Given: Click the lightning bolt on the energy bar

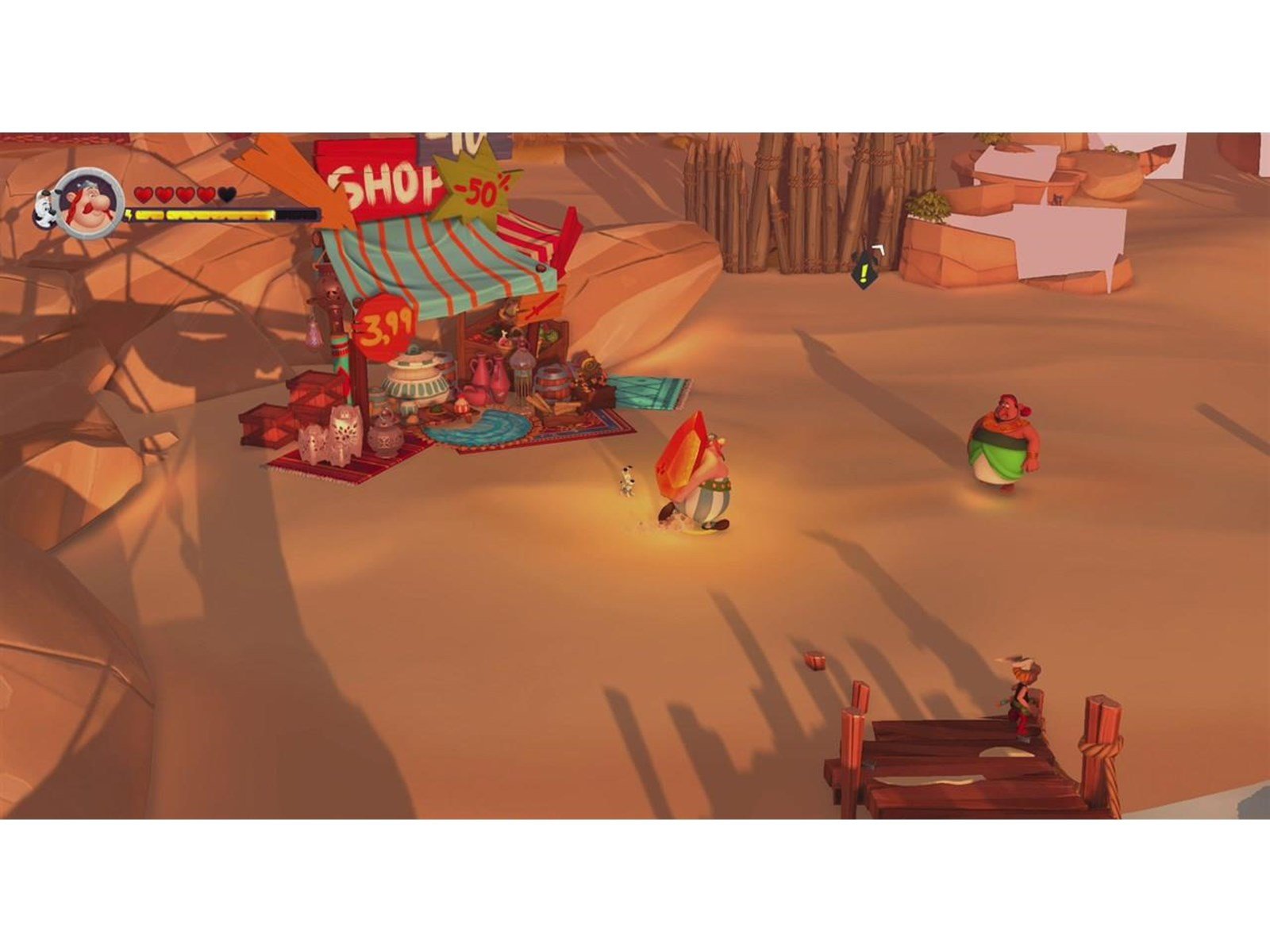Looking at the screenshot, I should [x=129, y=214].
